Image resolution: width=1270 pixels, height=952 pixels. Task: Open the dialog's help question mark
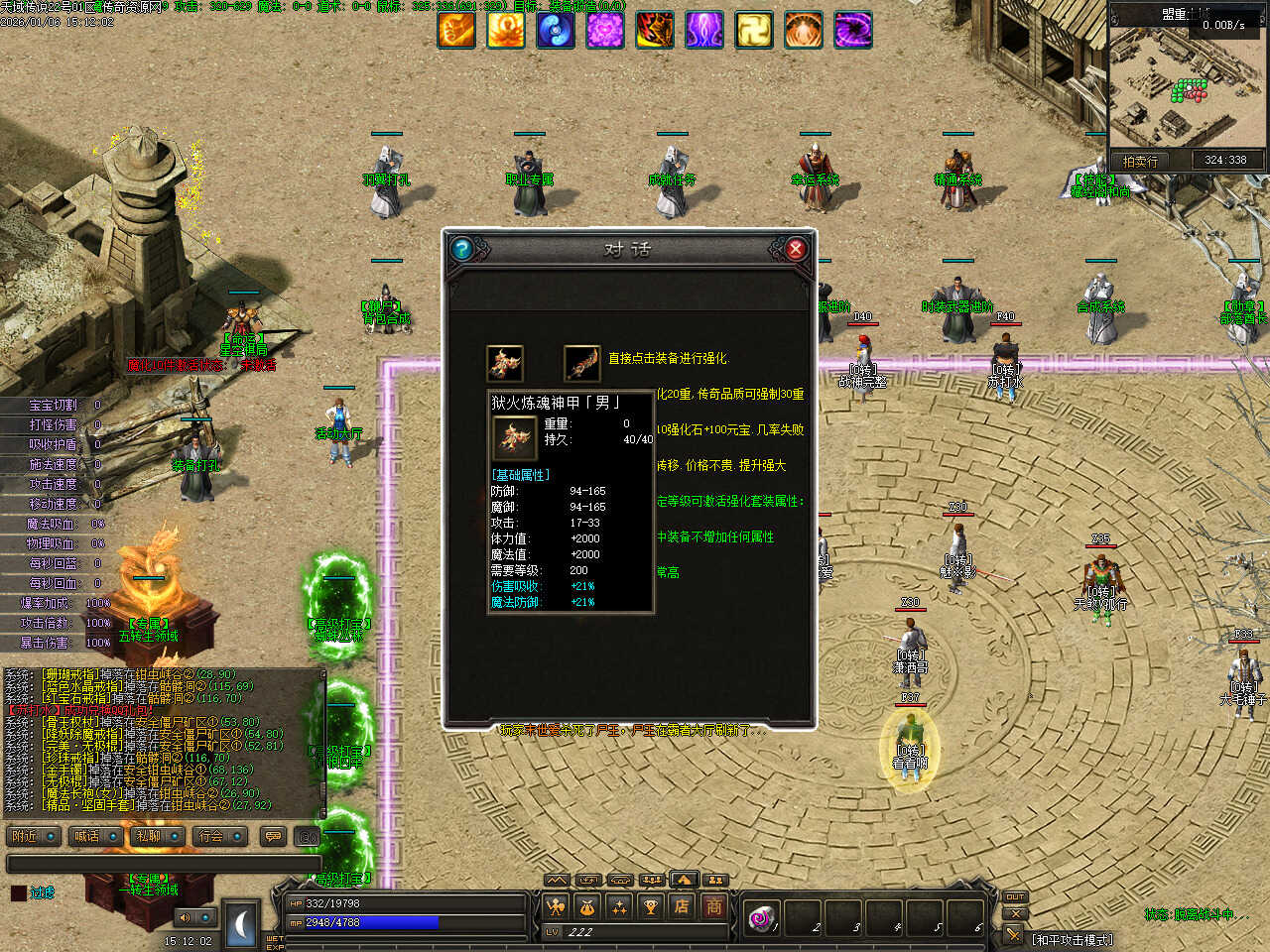(461, 249)
